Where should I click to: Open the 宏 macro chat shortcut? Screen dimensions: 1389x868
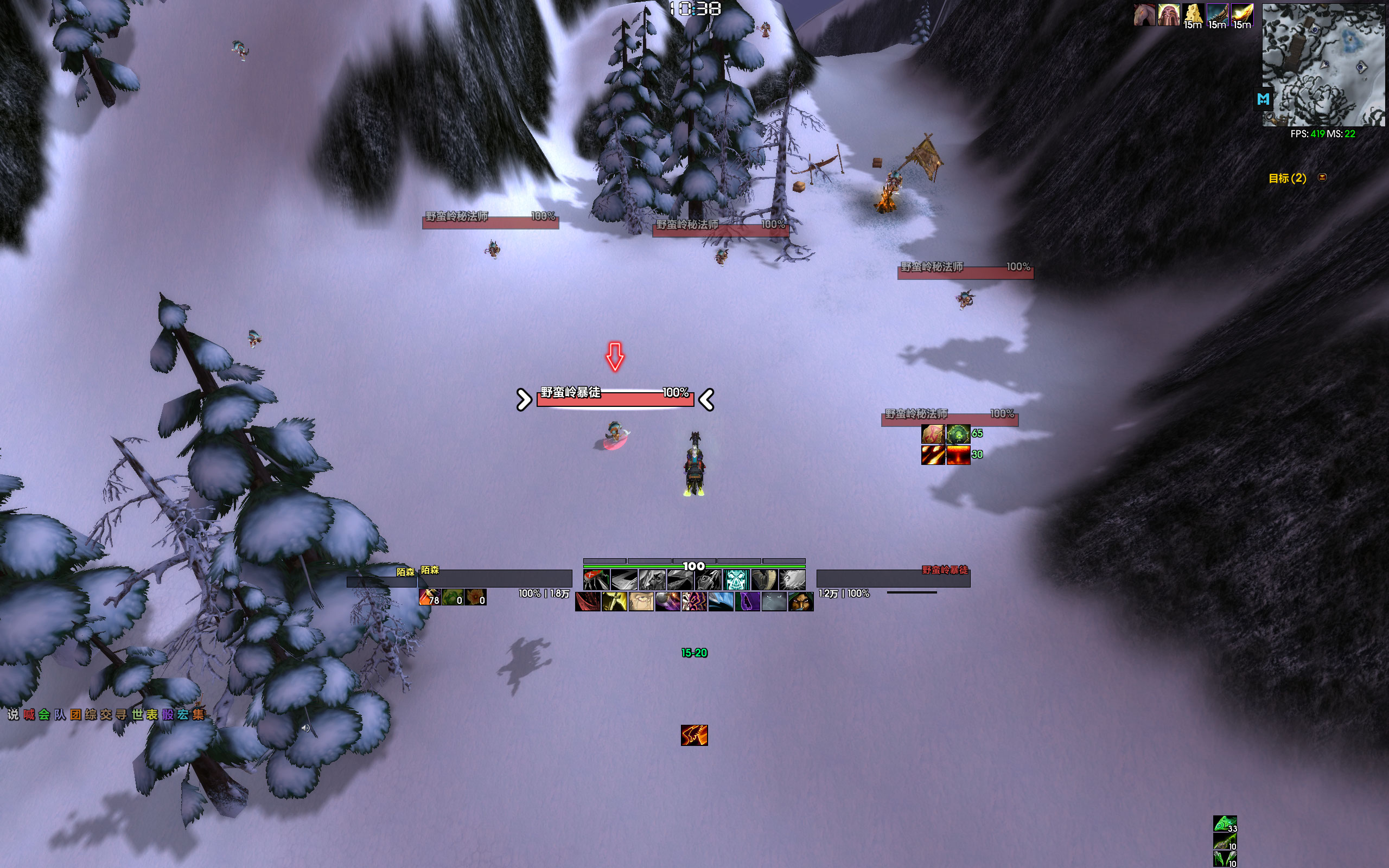tap(183, 714)
